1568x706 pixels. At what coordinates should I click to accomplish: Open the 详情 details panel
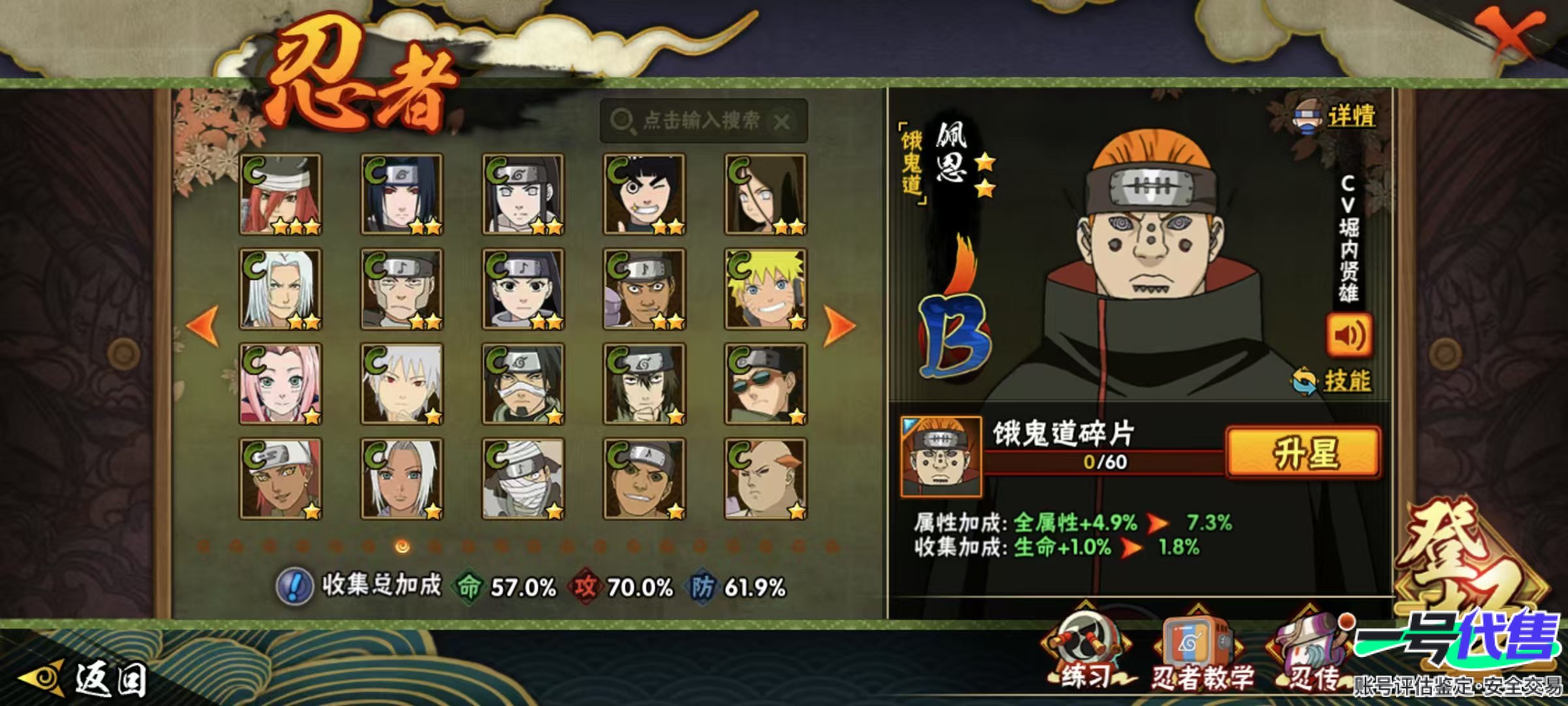(x=1336, y=116)
